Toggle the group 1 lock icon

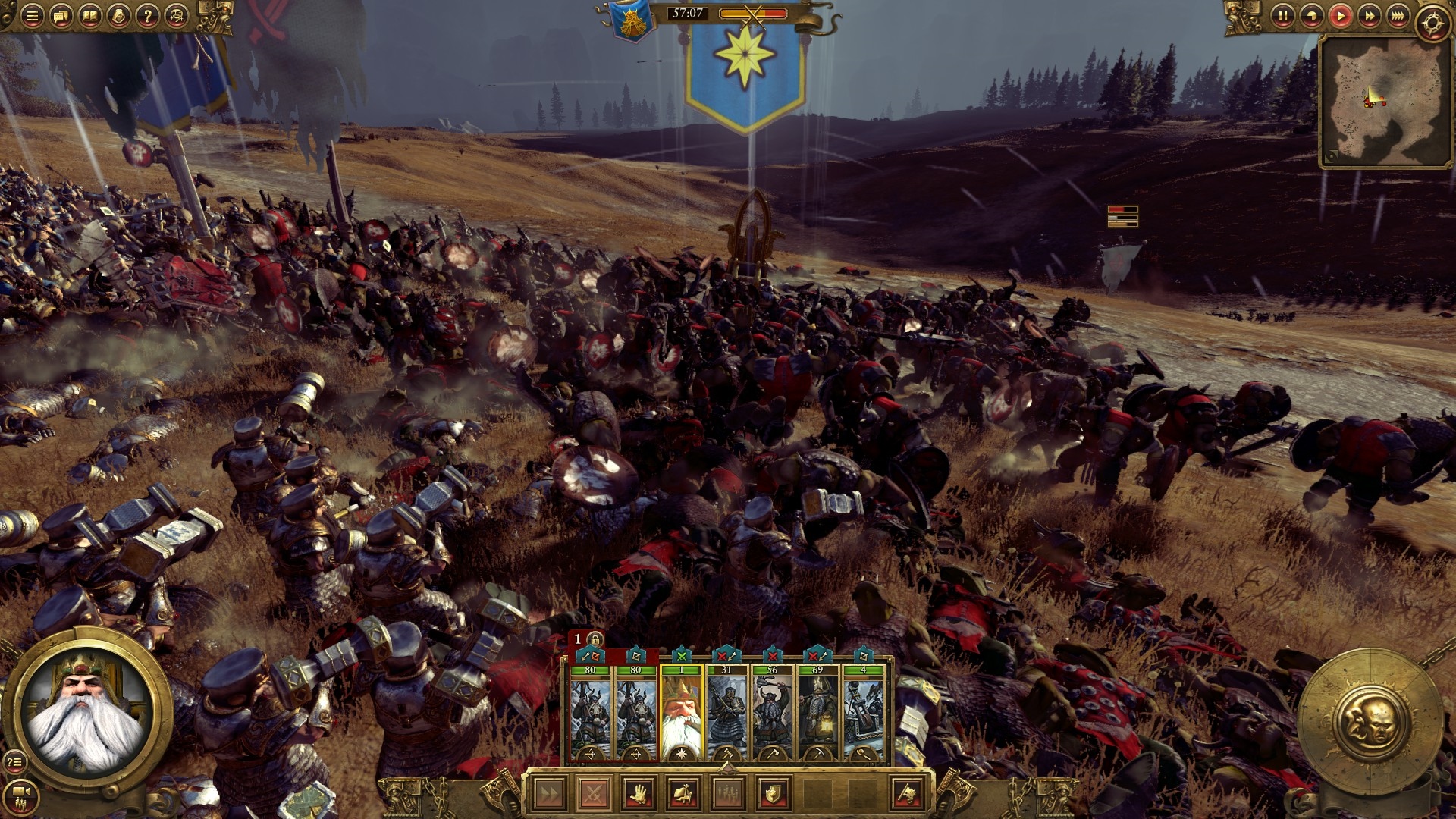click(595, 639)
